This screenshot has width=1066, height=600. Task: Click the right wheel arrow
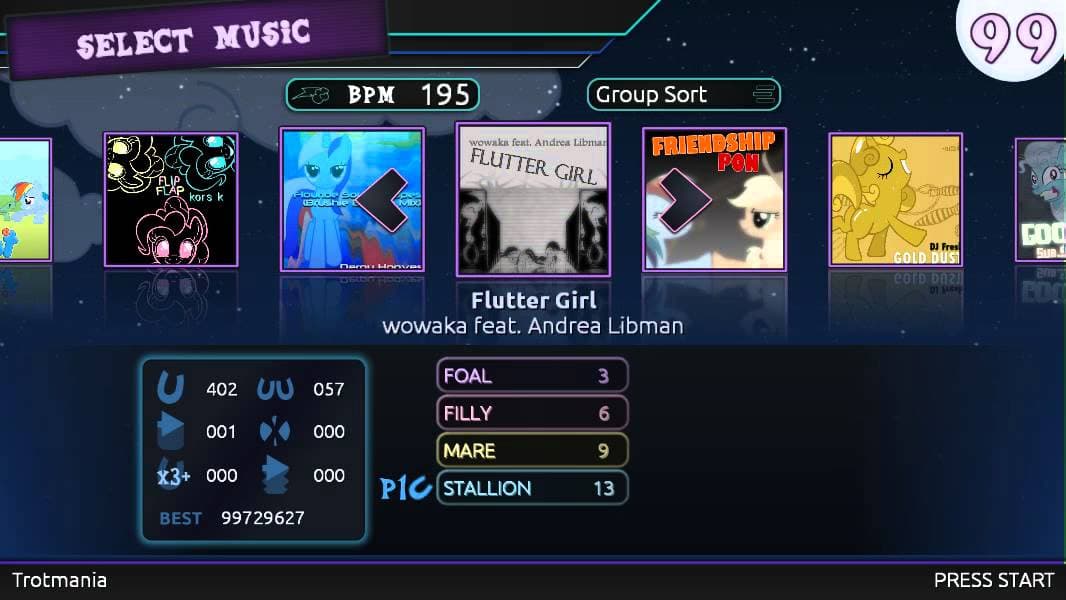(683, 200)
